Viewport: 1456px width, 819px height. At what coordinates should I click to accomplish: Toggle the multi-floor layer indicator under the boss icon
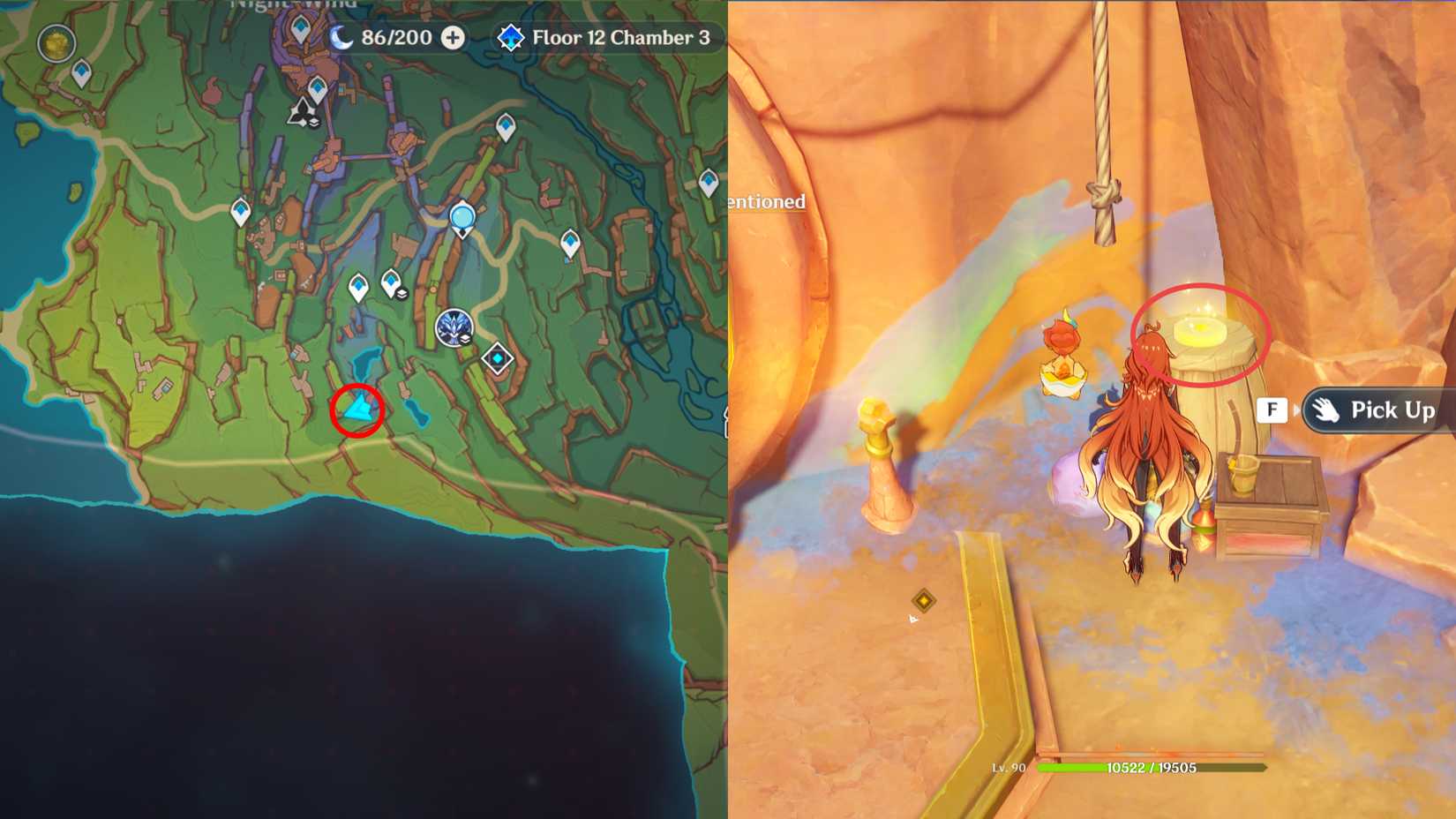[x=466, y=339]
